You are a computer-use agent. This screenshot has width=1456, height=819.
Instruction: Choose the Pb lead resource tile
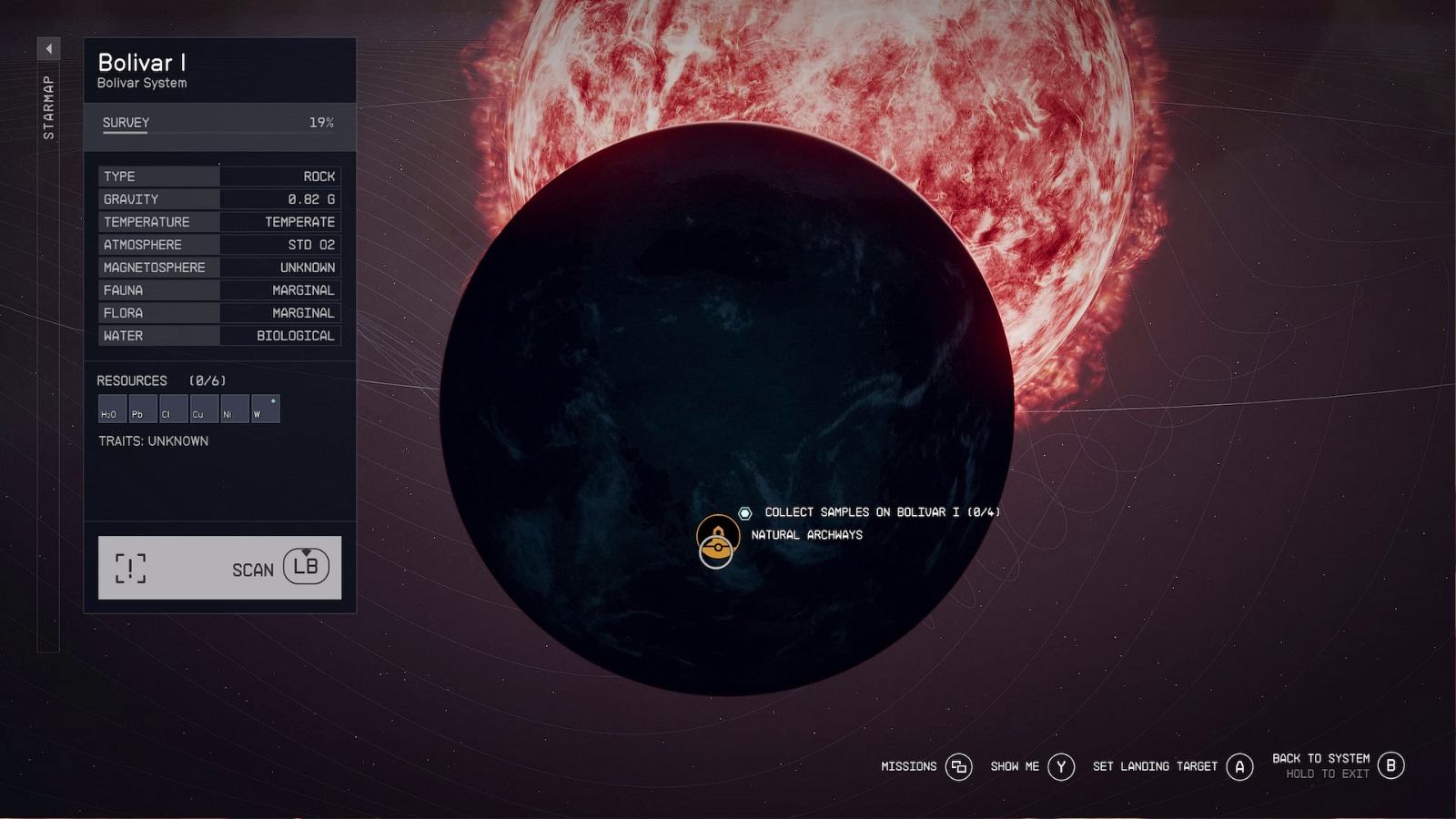143,409
